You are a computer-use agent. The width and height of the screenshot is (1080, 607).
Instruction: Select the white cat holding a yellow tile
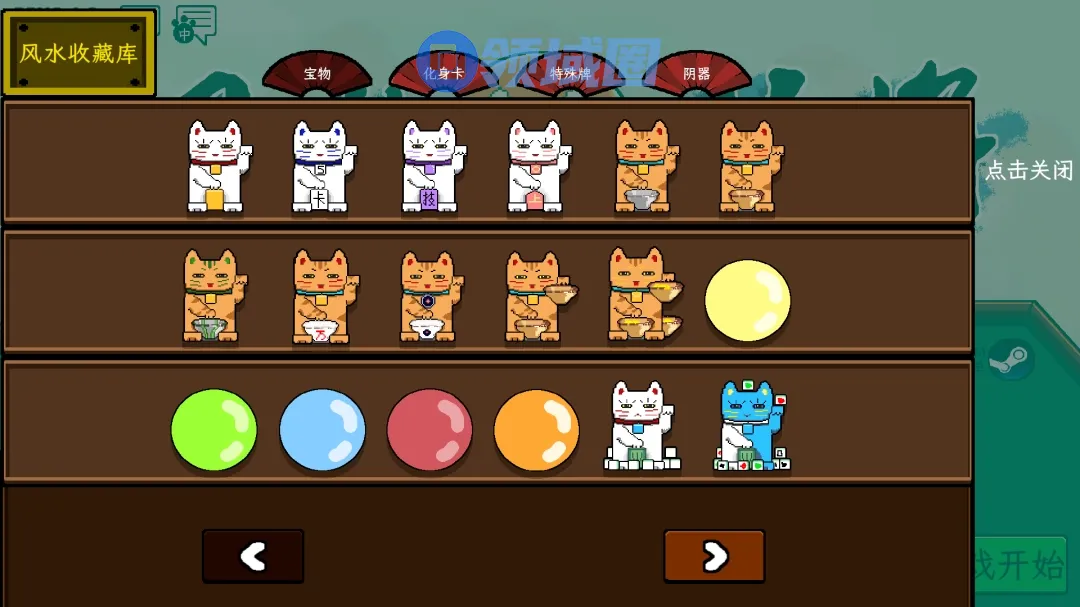point(215,166)
